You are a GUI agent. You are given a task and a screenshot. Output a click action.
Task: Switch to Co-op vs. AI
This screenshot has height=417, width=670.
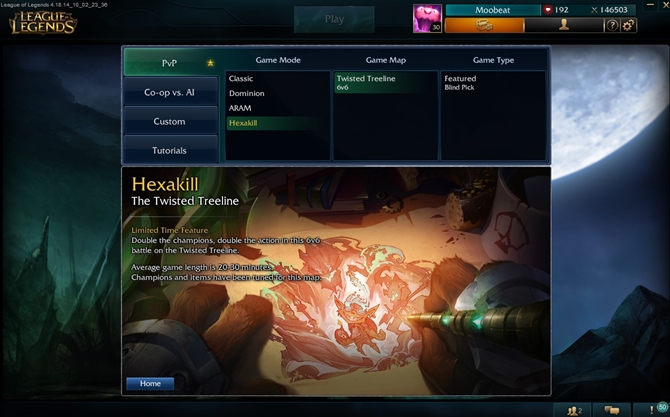click(170, 92)
